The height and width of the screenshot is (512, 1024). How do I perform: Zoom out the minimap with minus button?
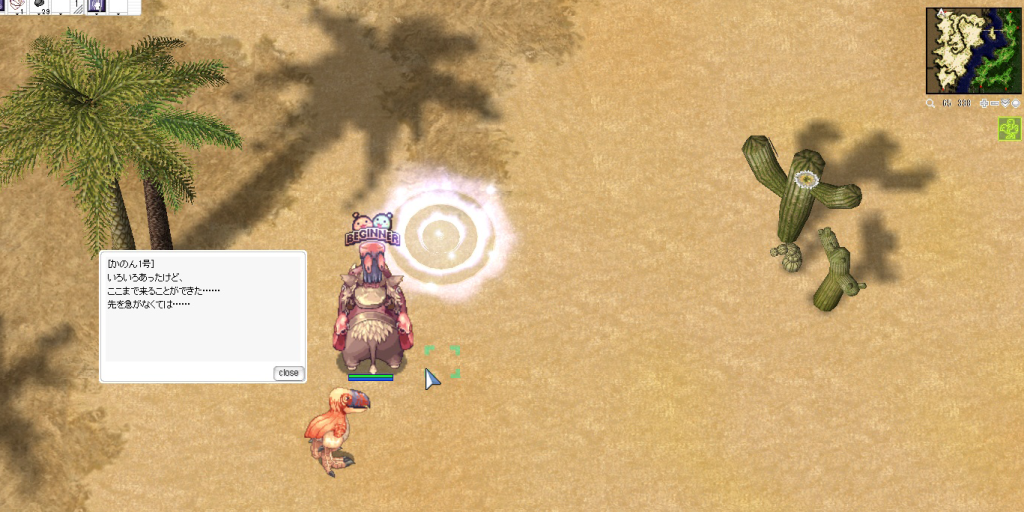point(995,103)
